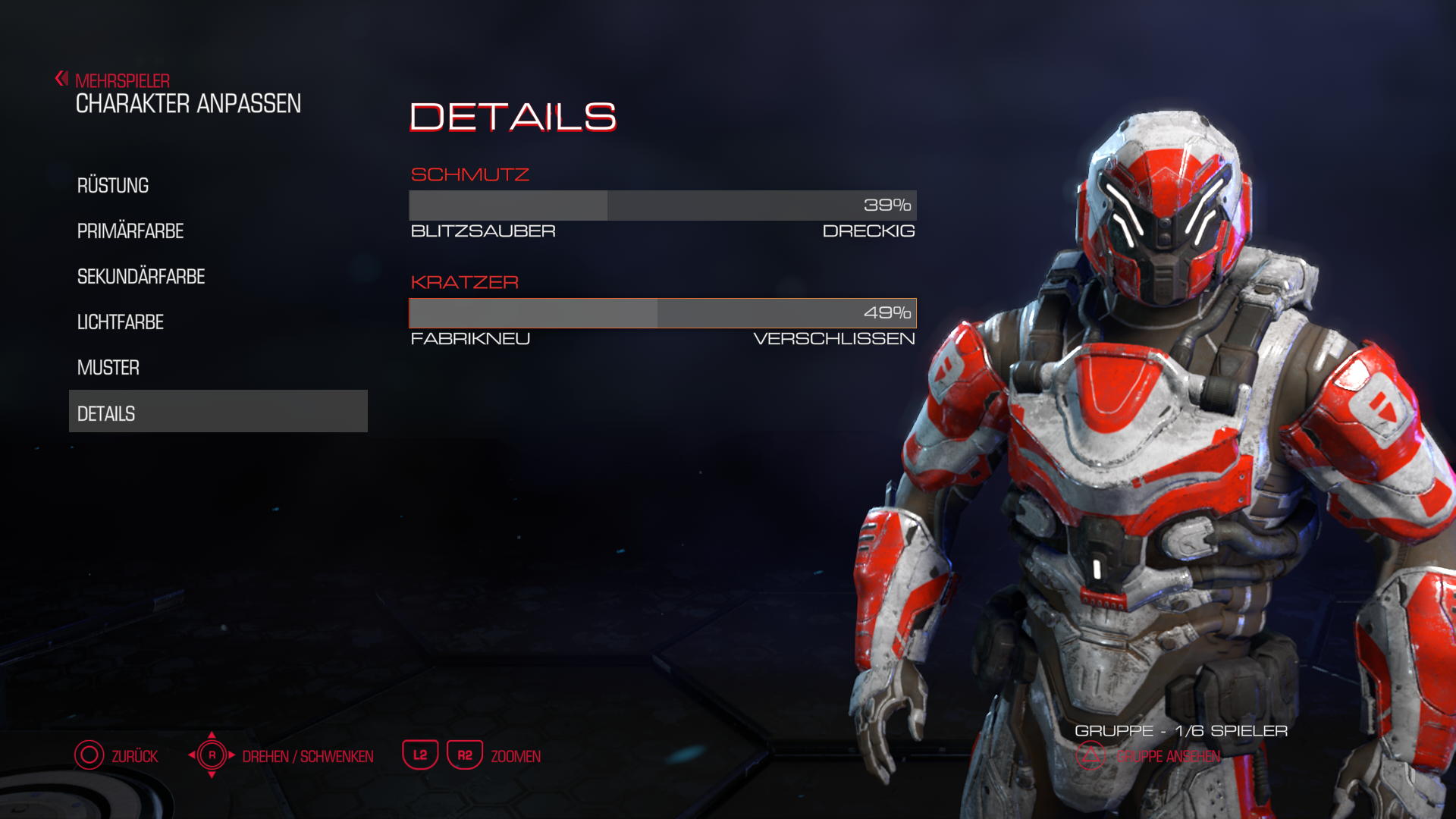The height and width of the screenshot is (819, 1456).
Task: Open the Rüstung armor category
Action: pos(113,186)
